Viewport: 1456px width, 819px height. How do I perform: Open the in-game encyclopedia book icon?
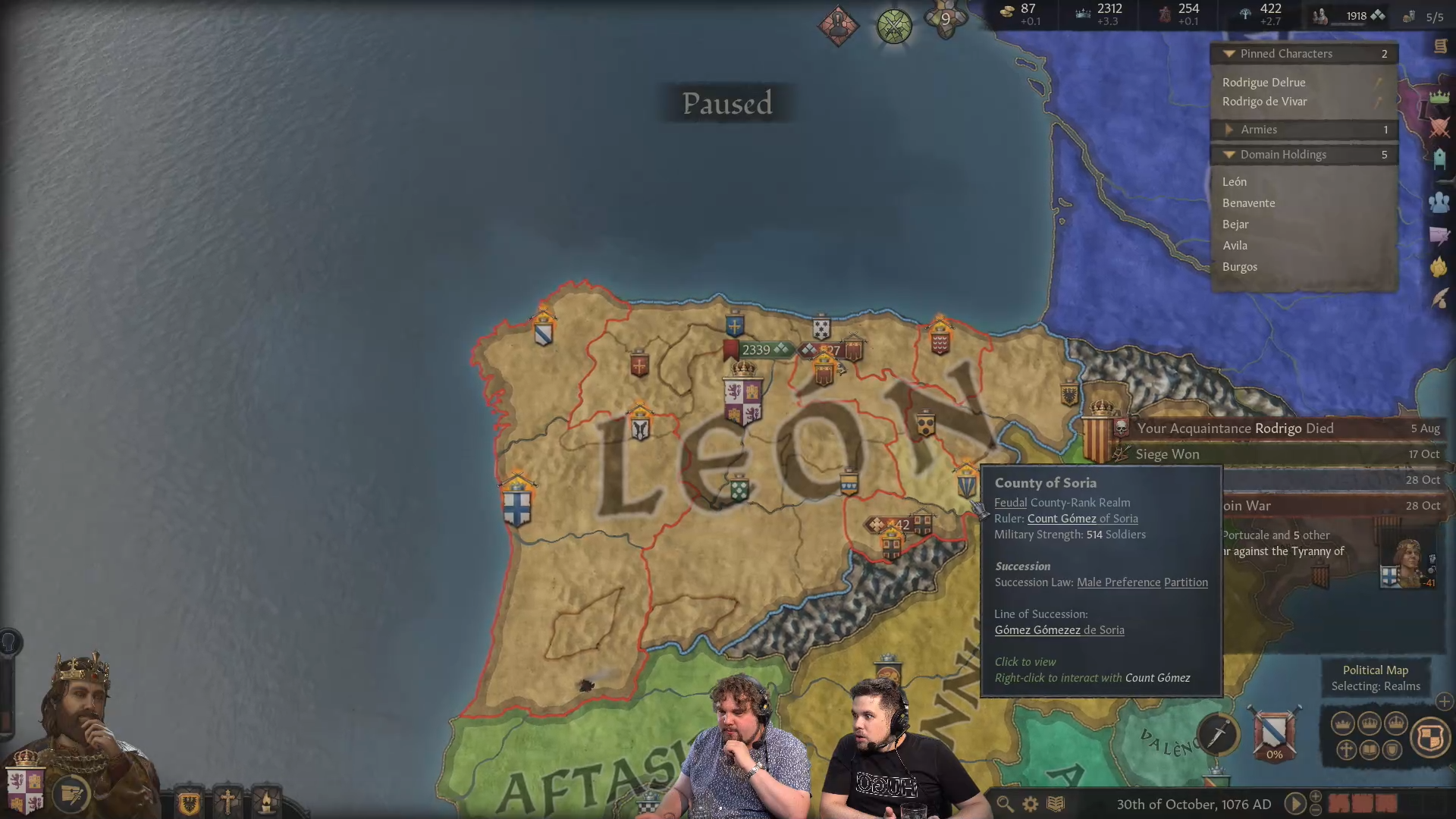pyautogui.click(x=1055, y=804)
